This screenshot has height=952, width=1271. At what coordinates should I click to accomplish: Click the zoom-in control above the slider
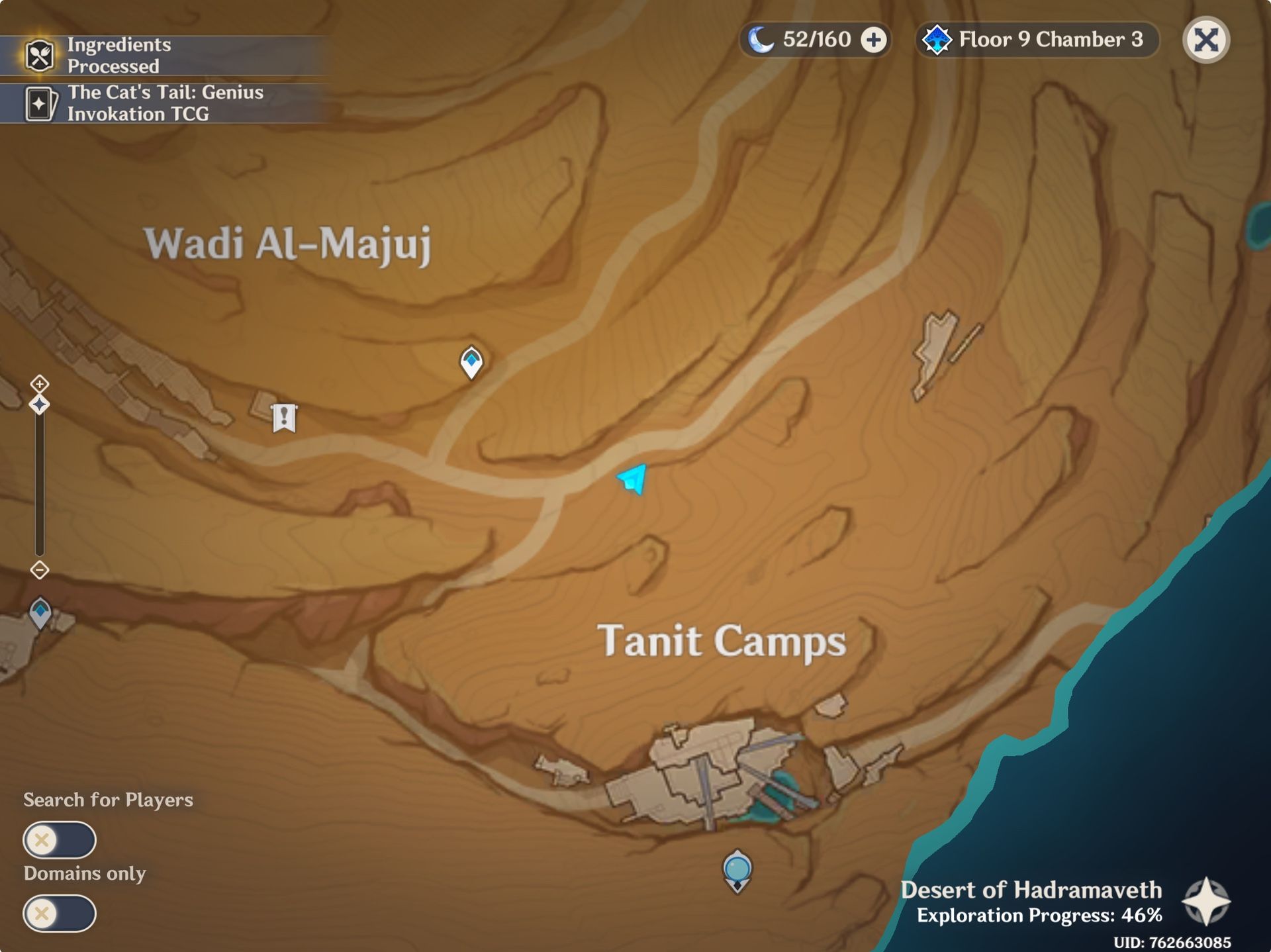pyautogui.click(x=40, y=382)
